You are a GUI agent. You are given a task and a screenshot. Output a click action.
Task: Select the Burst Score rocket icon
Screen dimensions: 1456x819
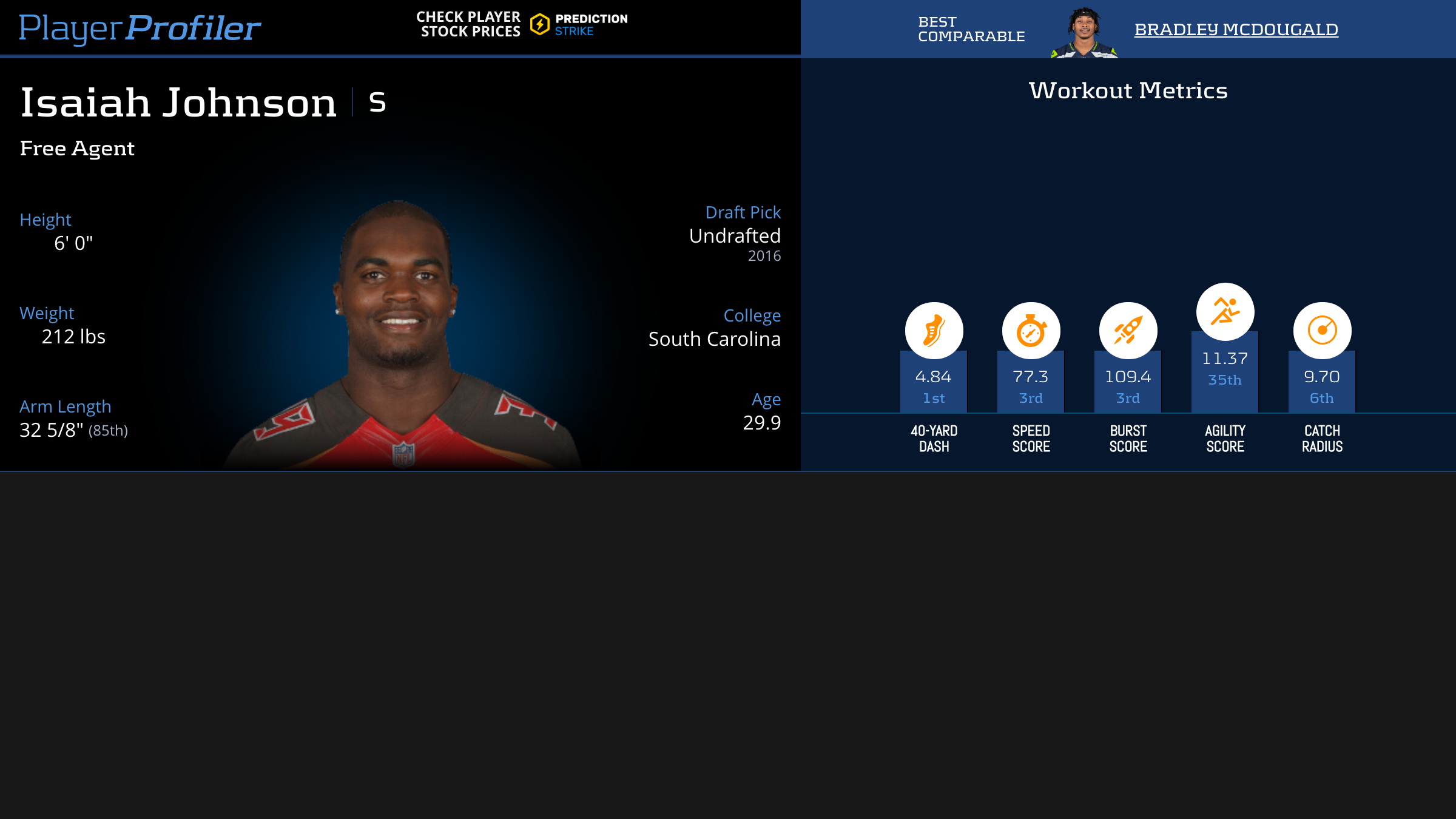[1128, 331]
